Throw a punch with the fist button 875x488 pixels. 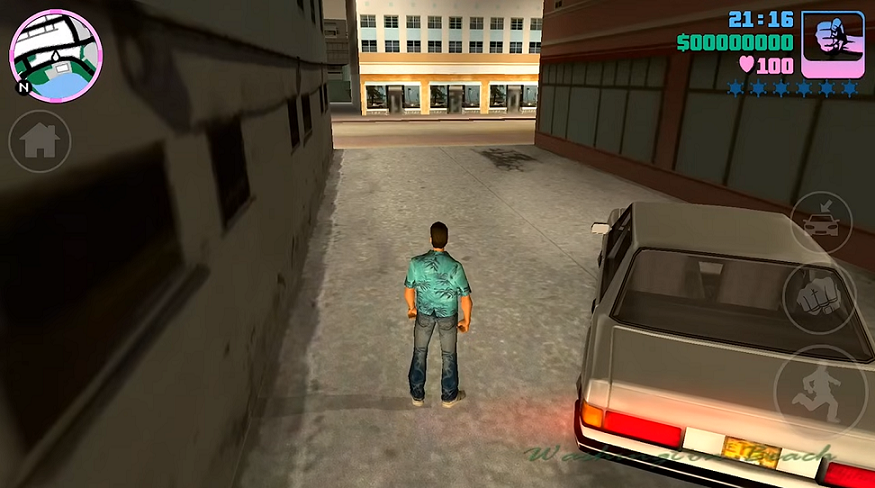click(x=819, y=297)
